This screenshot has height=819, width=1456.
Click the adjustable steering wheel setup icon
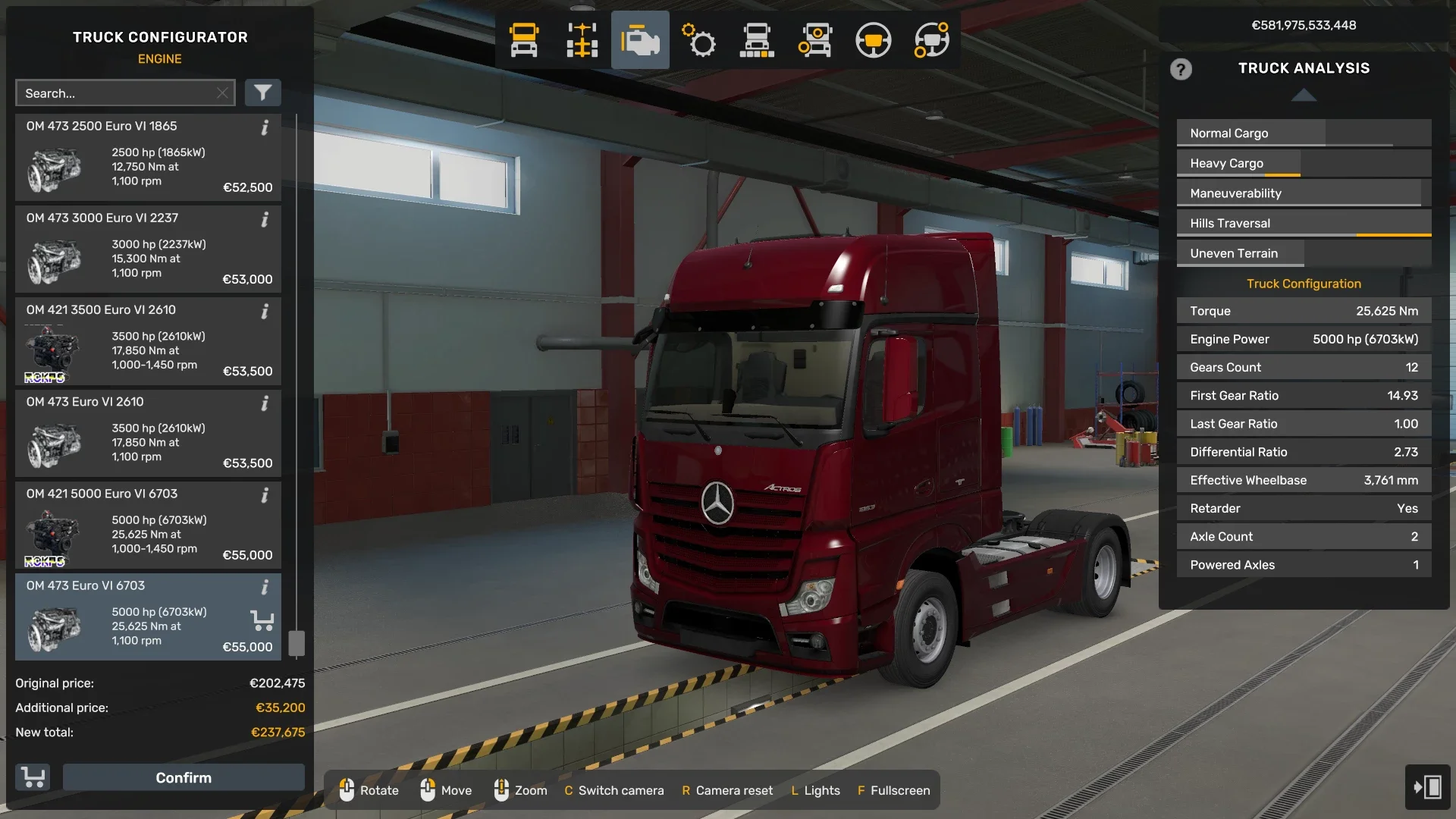932,40
